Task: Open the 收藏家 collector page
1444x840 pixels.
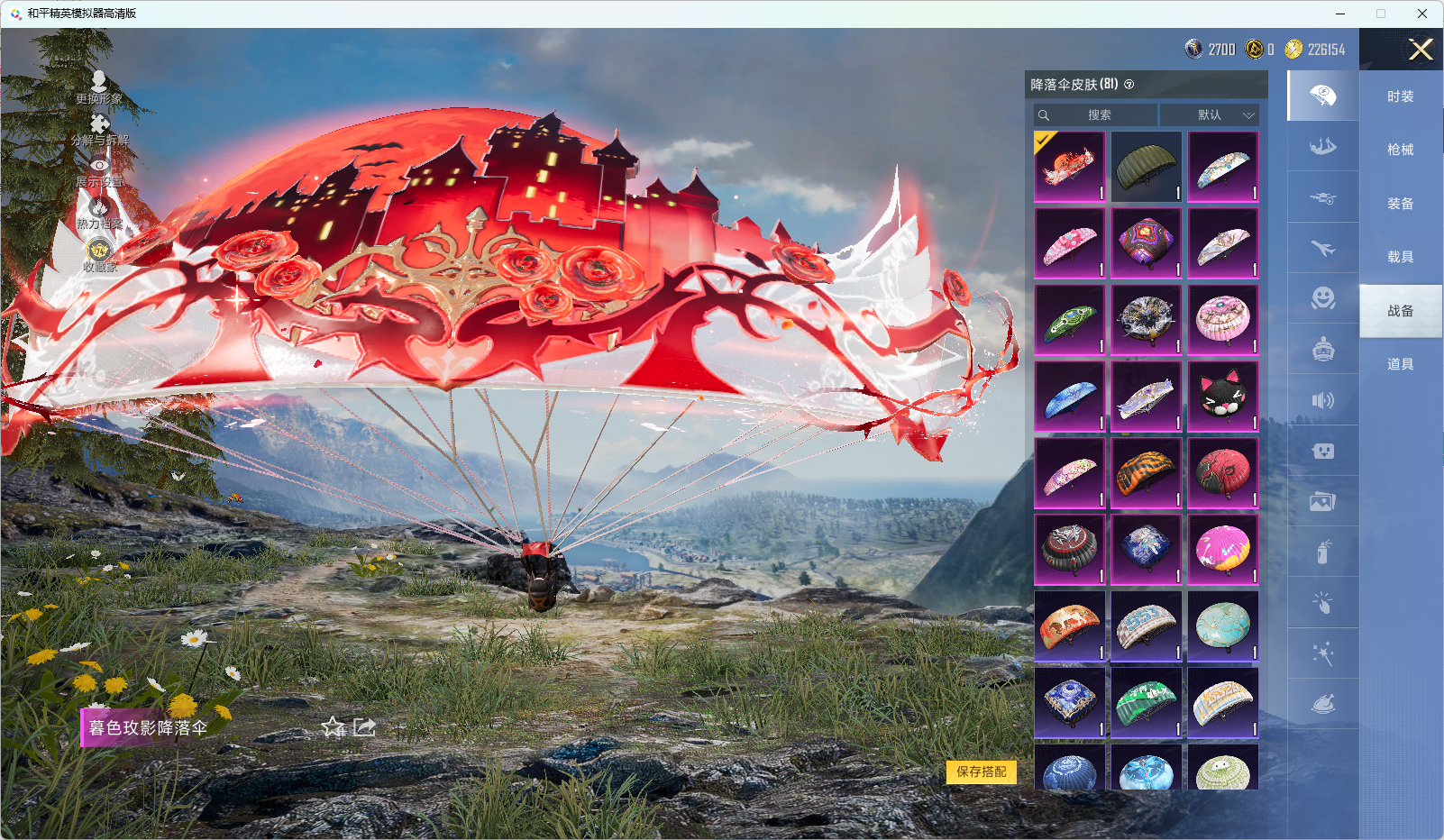Action: [99, 256]
